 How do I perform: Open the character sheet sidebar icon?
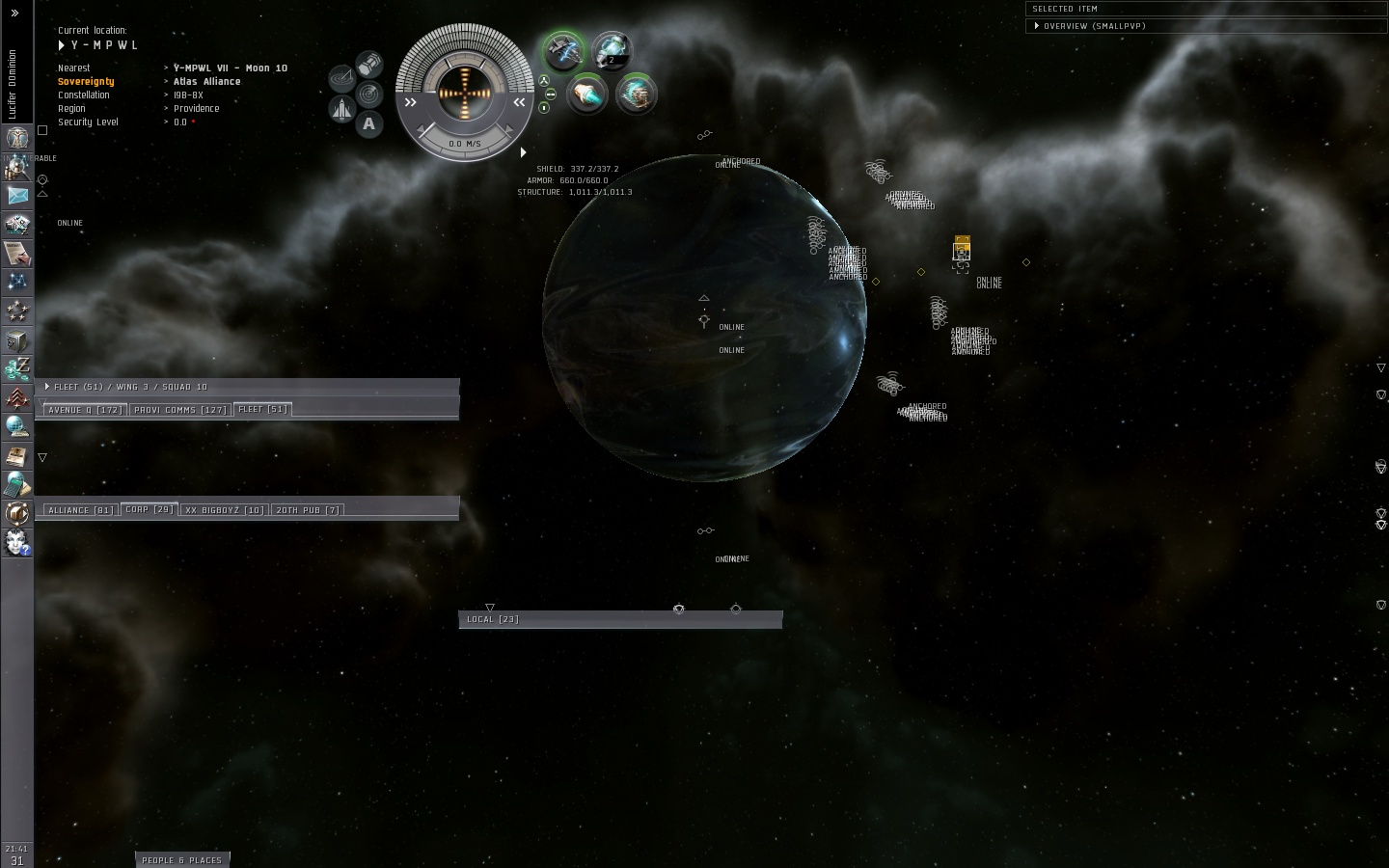tap(17, 167)
